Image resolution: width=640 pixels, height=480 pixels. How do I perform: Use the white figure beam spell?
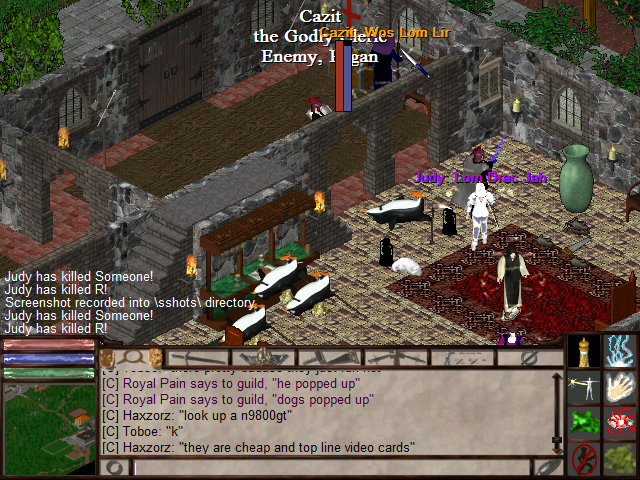point(584,387)
